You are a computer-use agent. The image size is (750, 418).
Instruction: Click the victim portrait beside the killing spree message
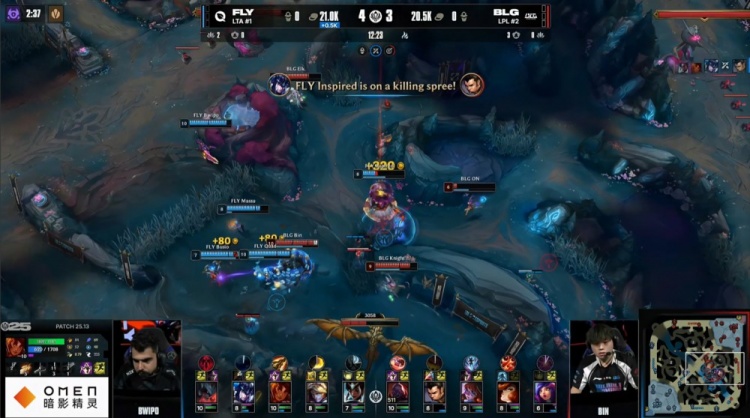pos(472,85)
